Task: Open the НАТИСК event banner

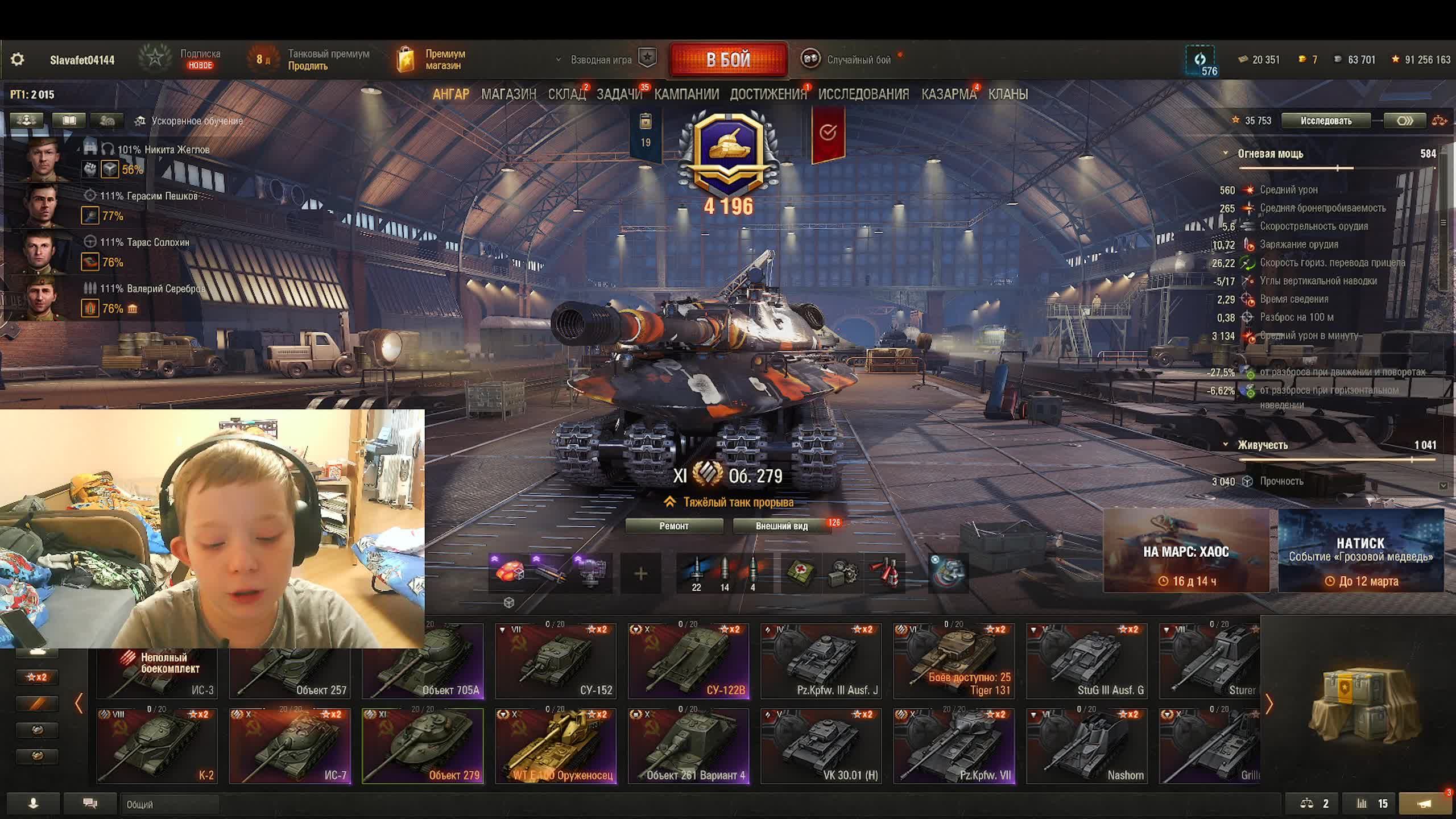Action: click(x=1360, y=551)
